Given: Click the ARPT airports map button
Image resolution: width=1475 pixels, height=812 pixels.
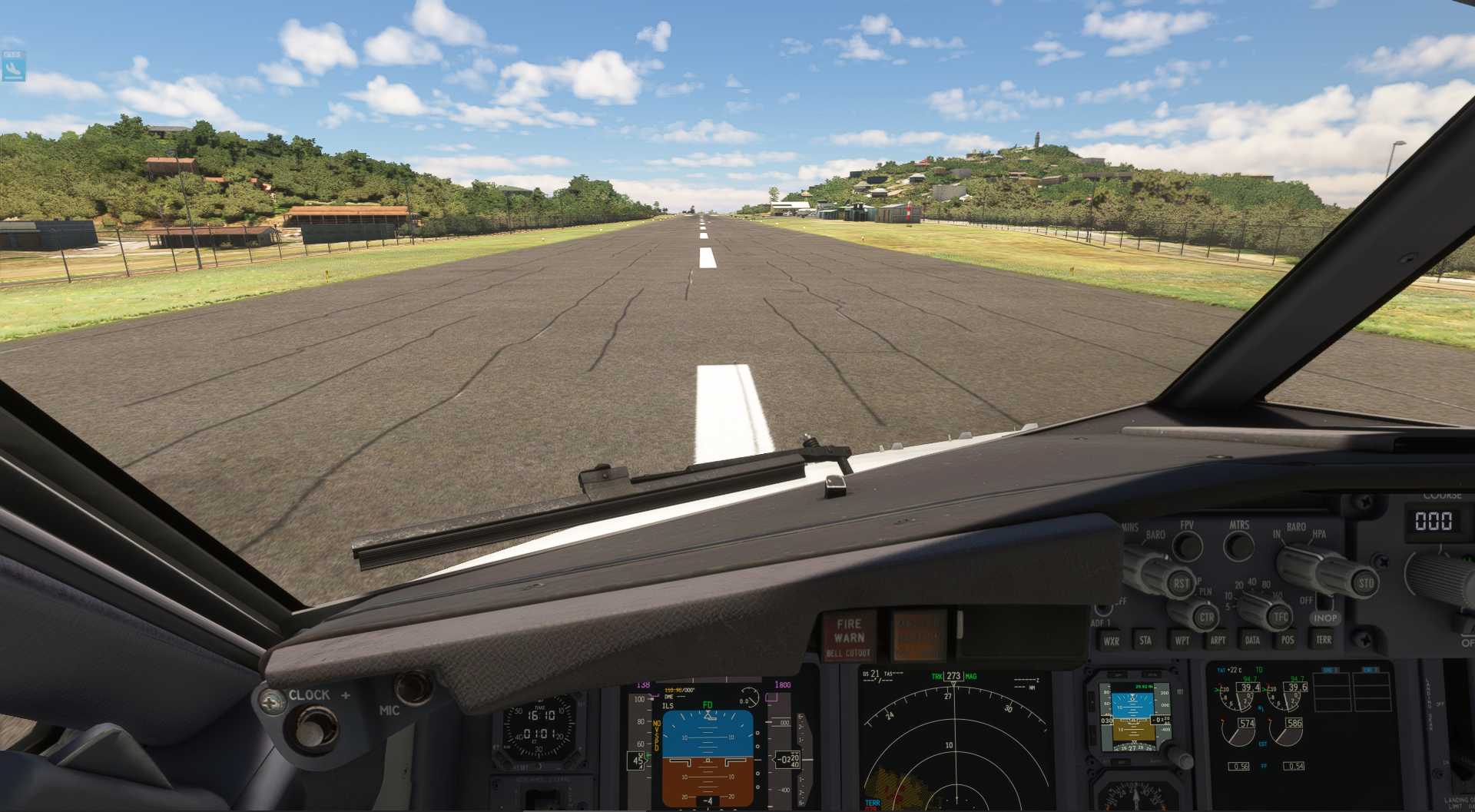Looking at the screenshot, I should pyautogui.click(x=1218, y=640).
